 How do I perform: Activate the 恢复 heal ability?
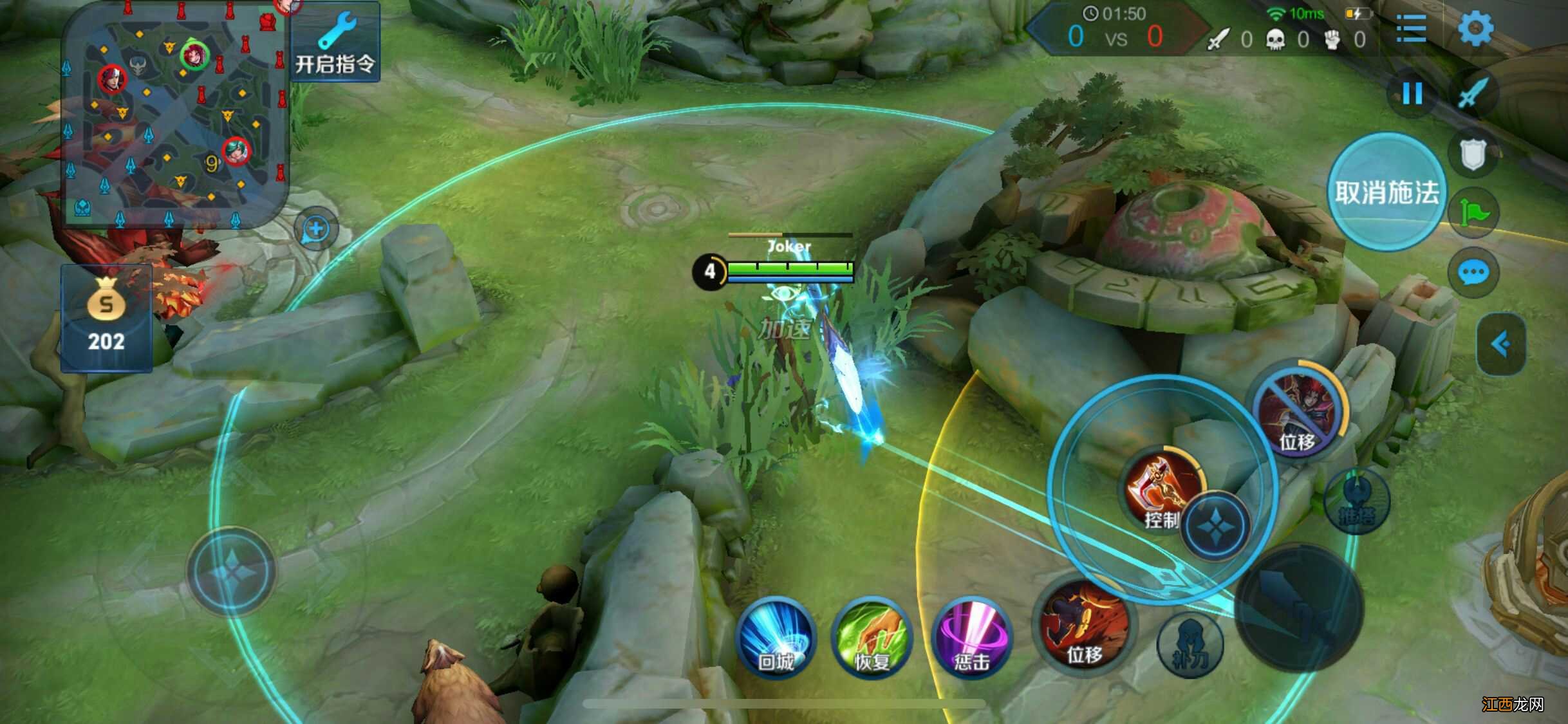pos(872,638)
